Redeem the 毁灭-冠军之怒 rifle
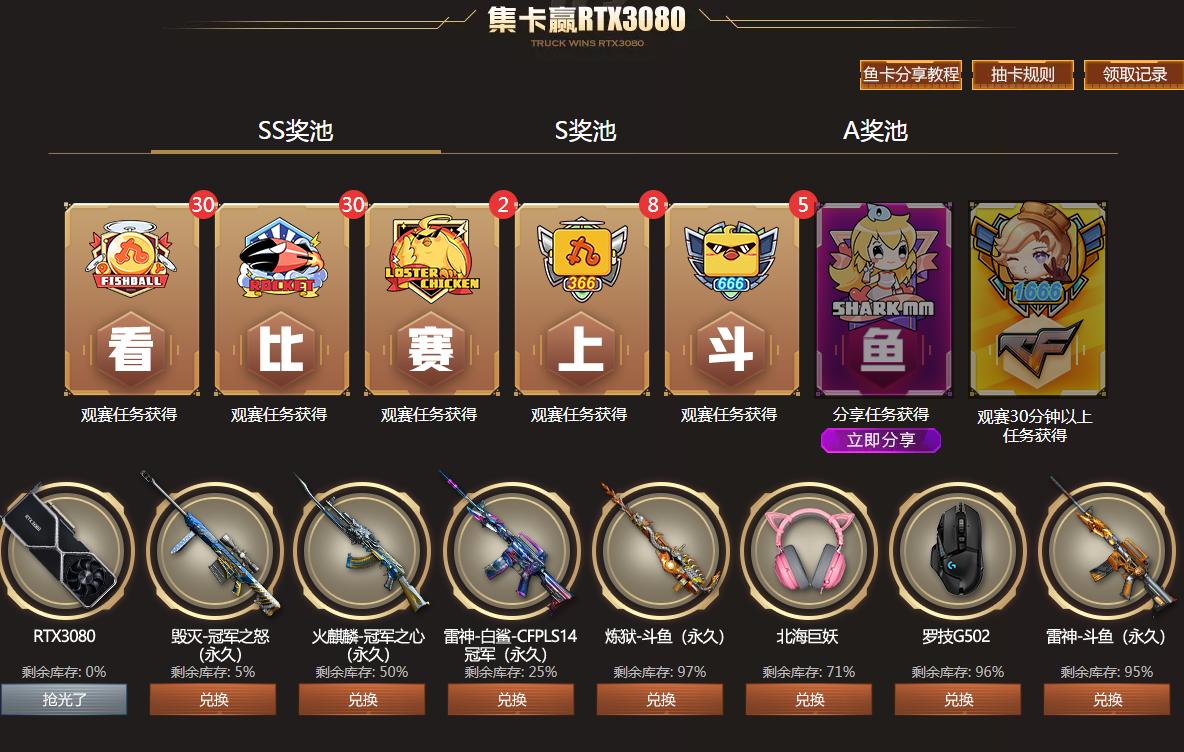The width and height of the screenshot is (1184, 752). (213, 700)
